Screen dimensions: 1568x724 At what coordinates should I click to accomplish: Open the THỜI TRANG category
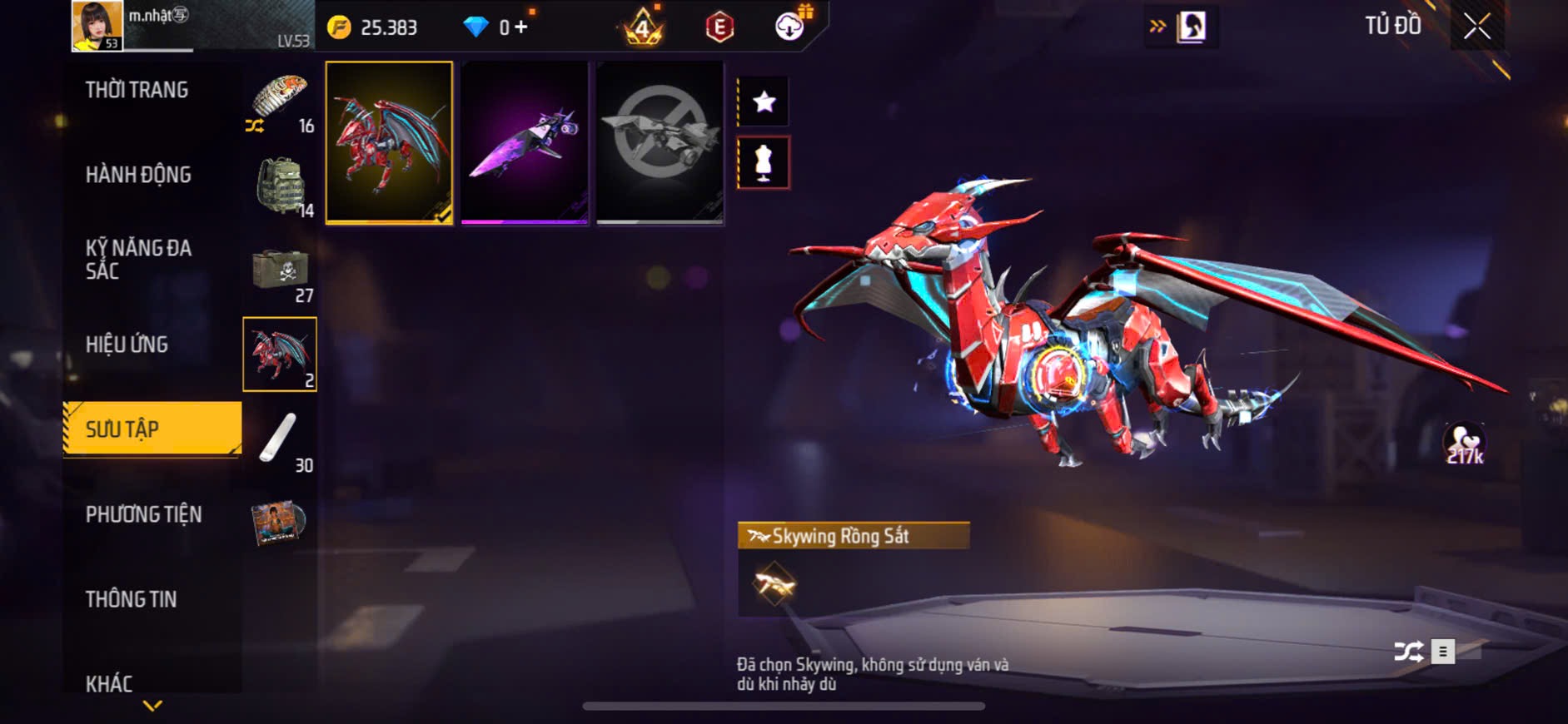click(x=137, y=90)
